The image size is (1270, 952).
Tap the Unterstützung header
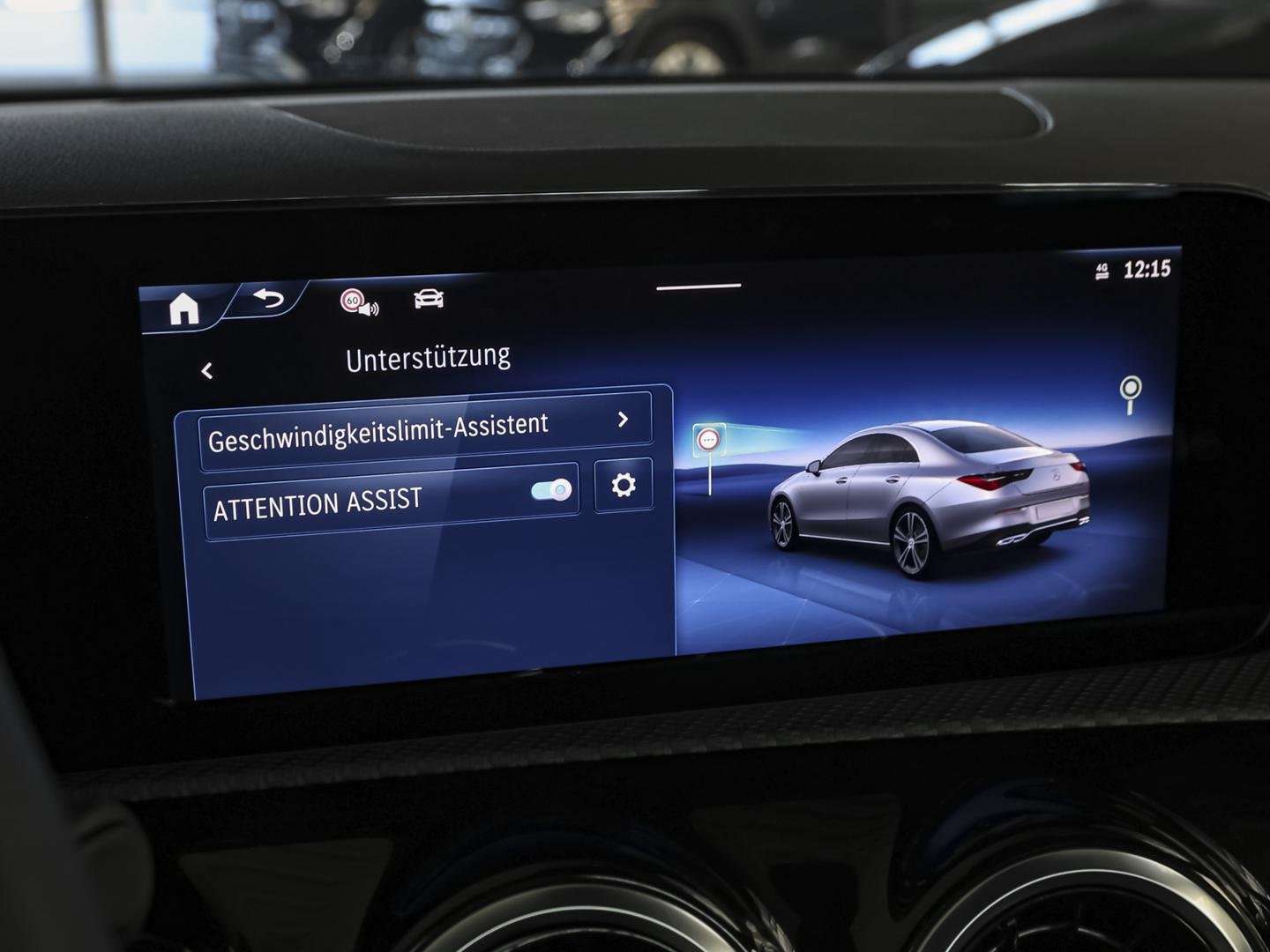click(x=430, y=358)
